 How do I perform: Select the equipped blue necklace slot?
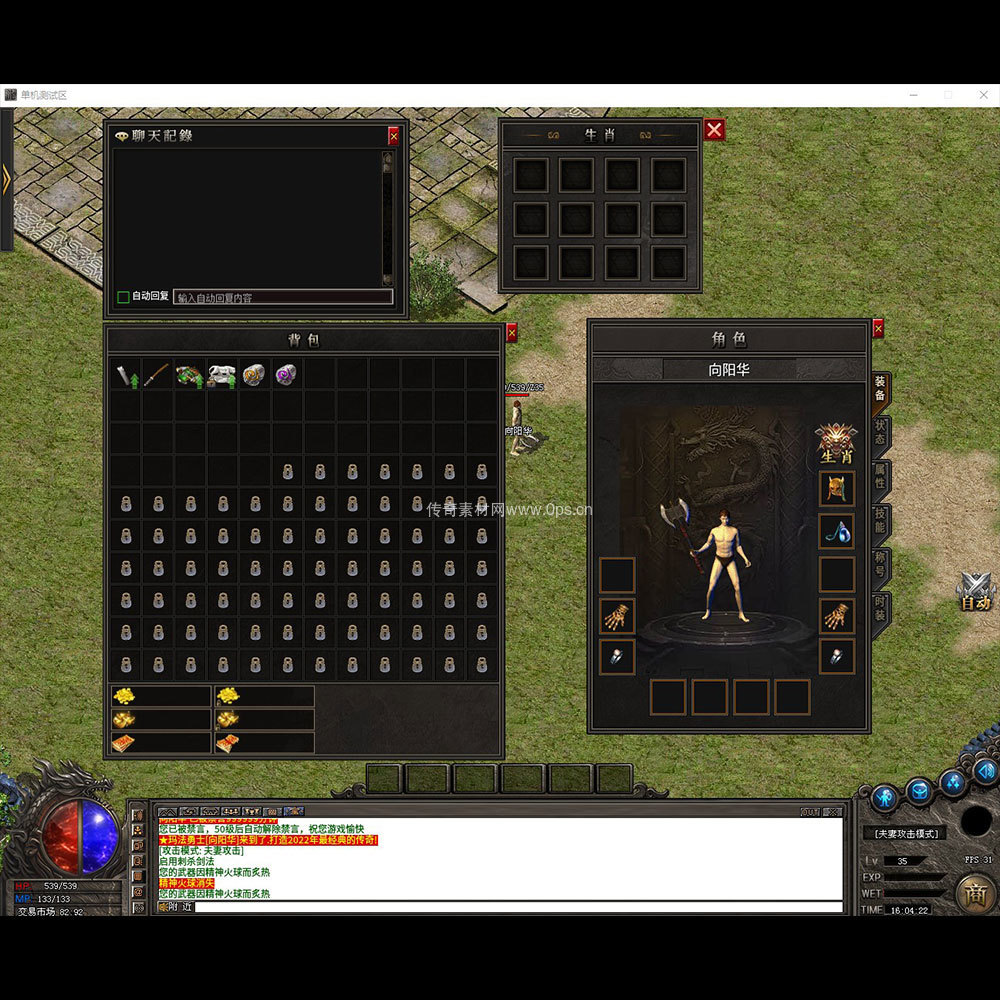tap(837, 531)
